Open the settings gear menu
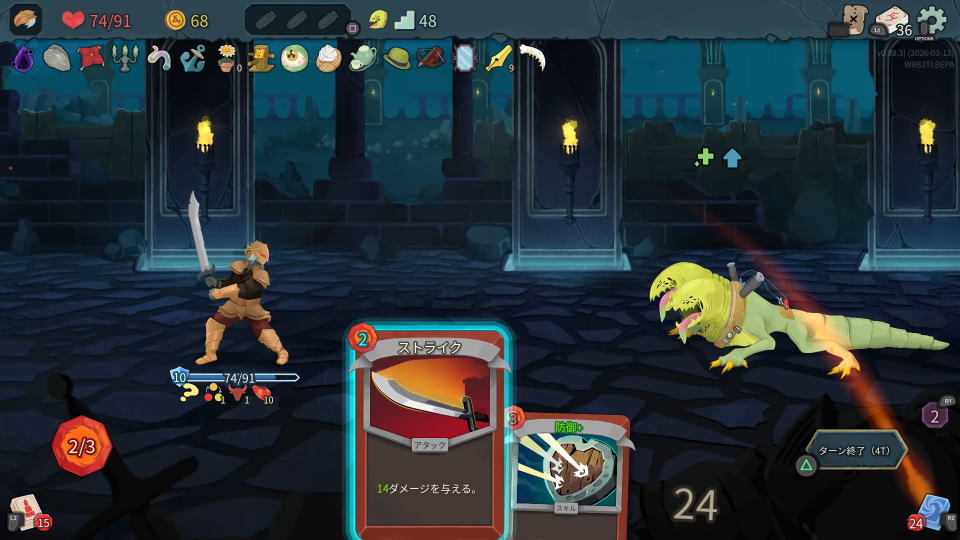 tap(931, 20)
